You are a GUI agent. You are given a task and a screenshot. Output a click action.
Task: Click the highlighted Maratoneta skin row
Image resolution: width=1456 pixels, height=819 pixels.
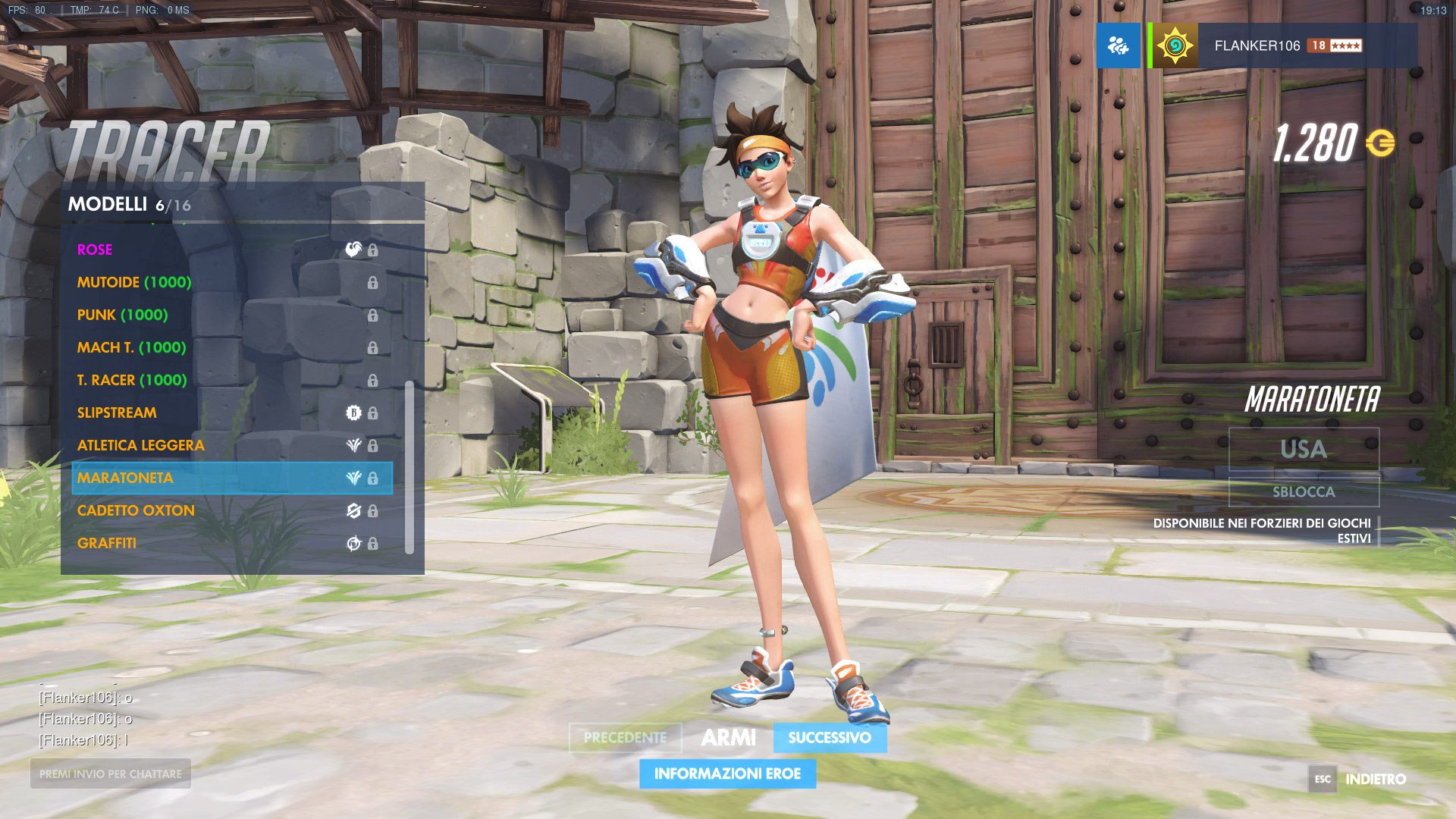coord(231,478)
